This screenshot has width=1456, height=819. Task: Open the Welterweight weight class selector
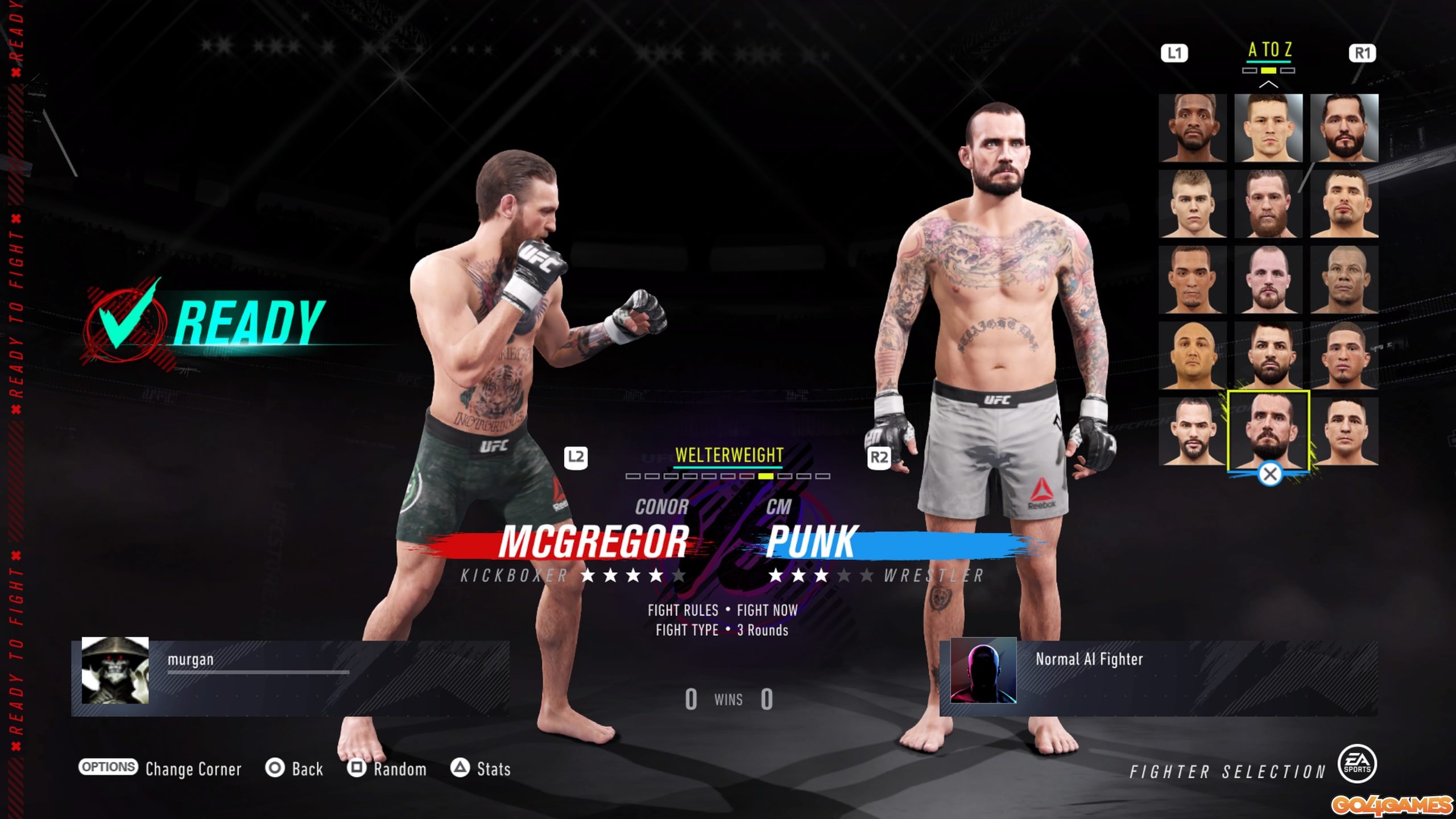pos(728,455)
